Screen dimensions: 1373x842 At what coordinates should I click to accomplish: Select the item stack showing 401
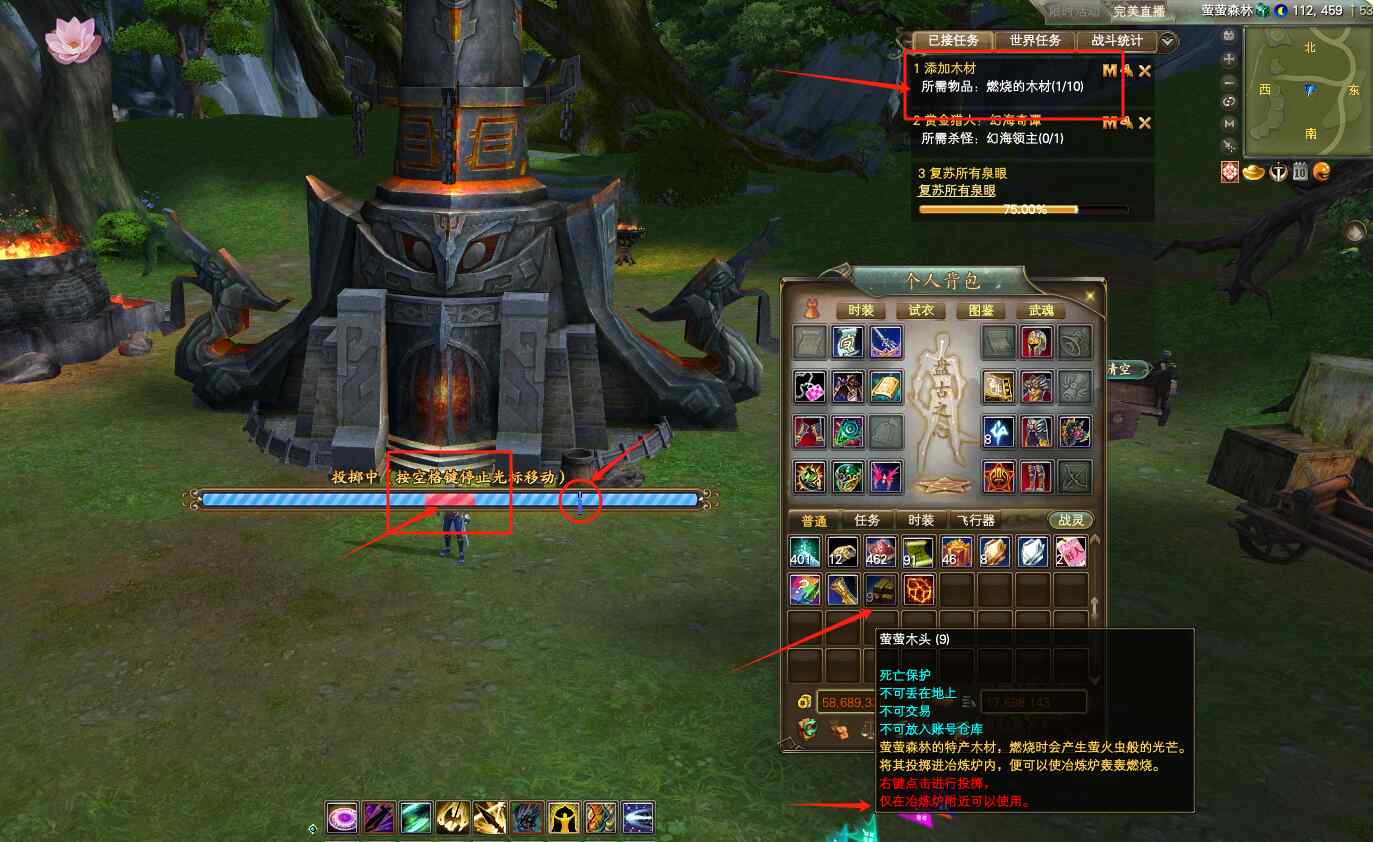(x=805, y=552)
